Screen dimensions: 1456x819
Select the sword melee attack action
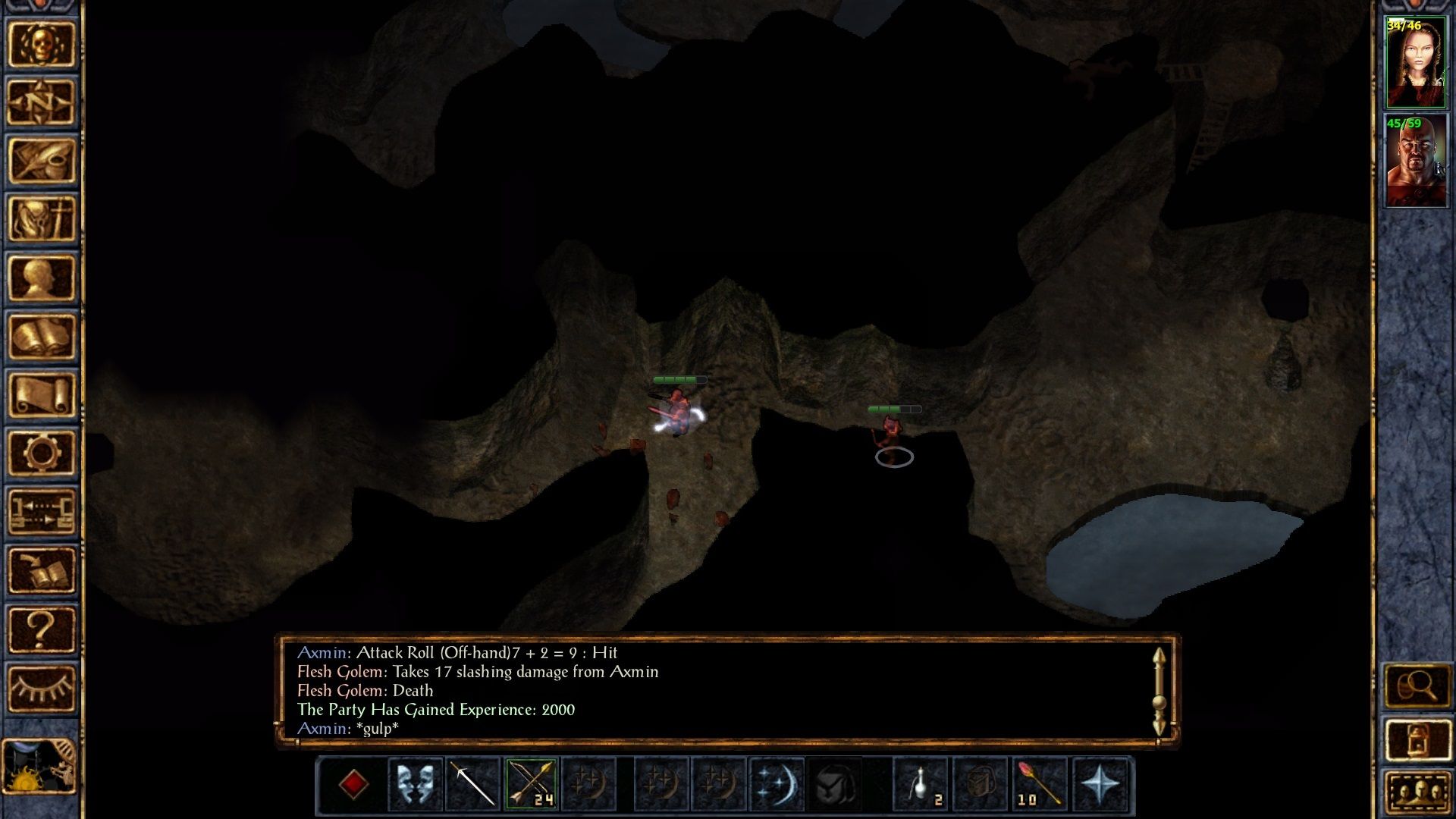point(472,785)
